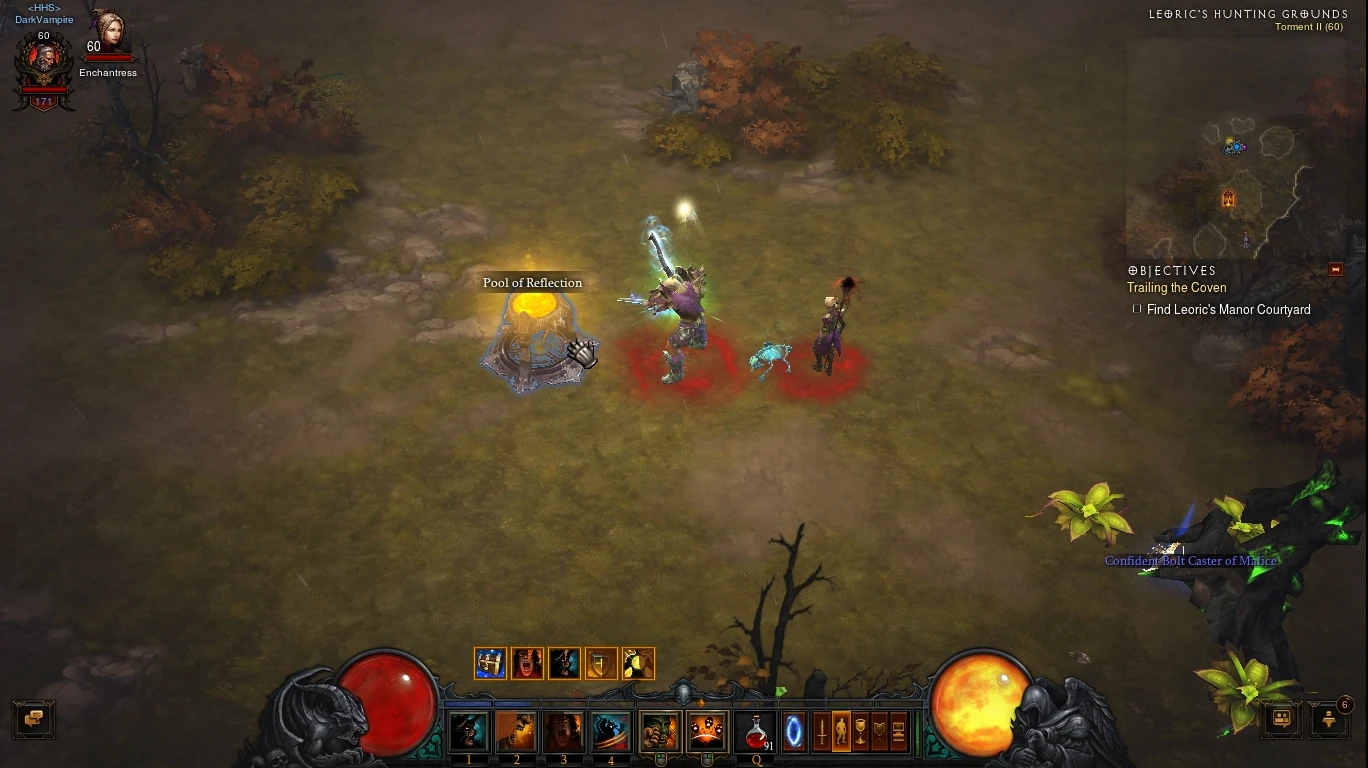This screenshot has height=768, width=1368.
Task: Drink the red health potion
Action: click(x=755, y=732)
